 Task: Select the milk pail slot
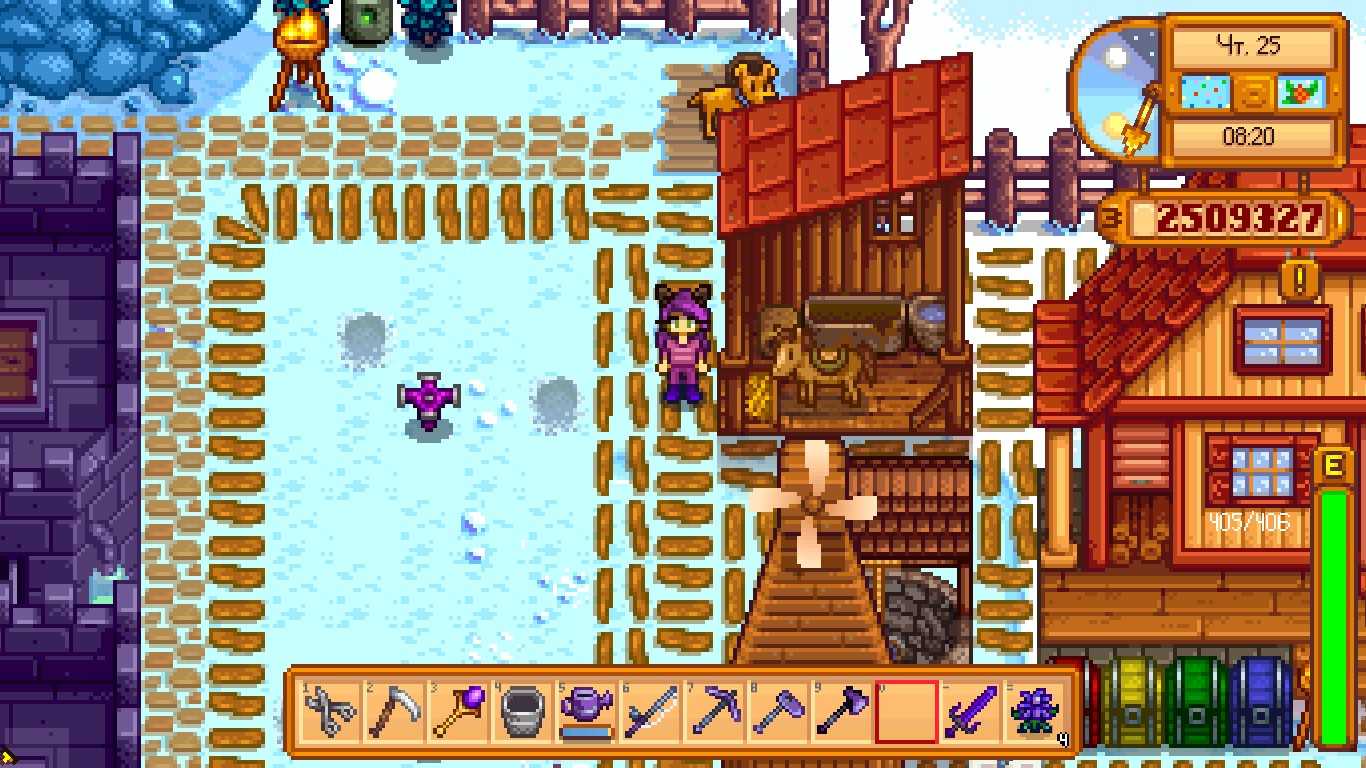coord(519,711)
